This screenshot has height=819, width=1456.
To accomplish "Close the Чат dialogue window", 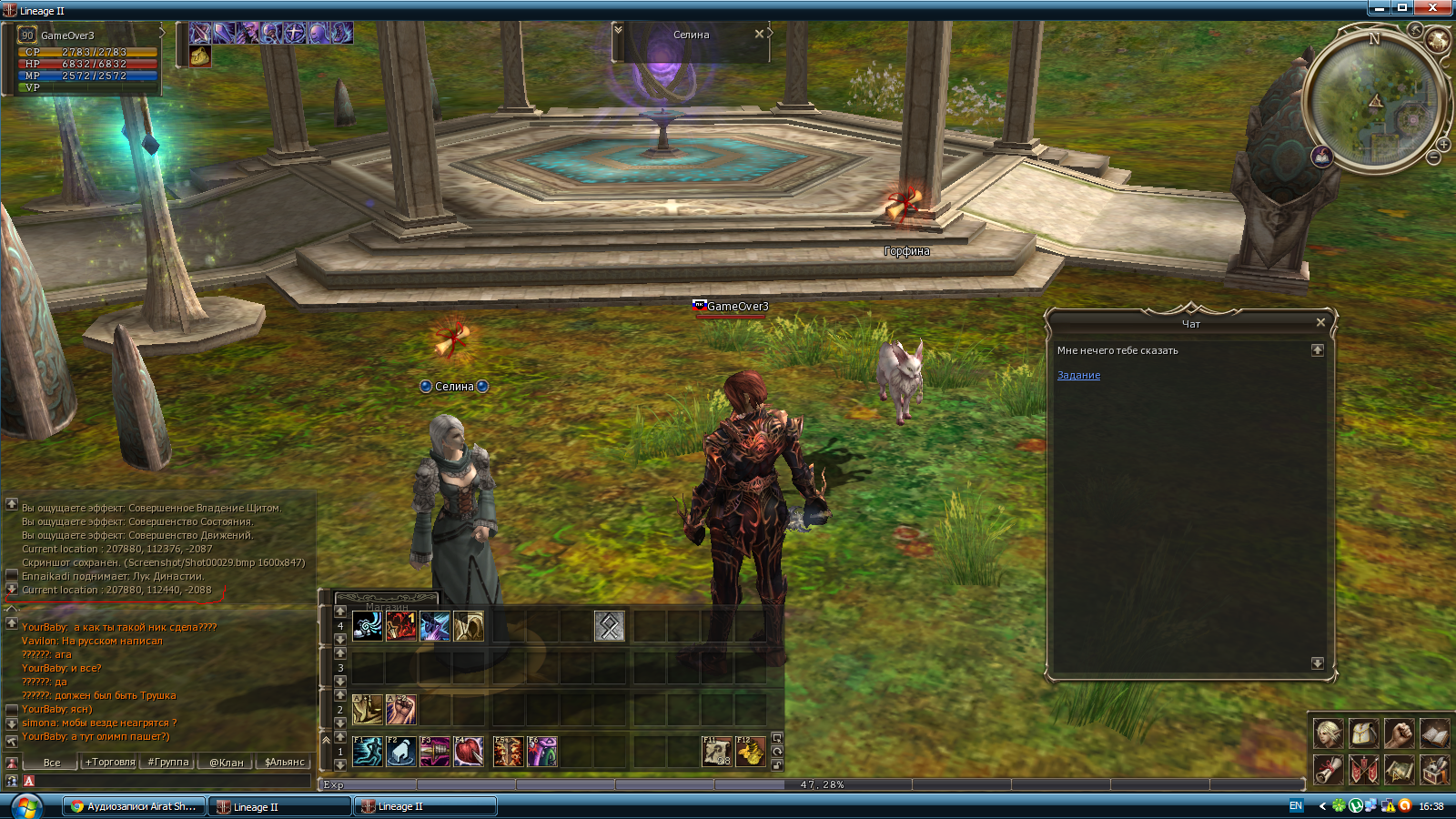I will point(1320,322).
